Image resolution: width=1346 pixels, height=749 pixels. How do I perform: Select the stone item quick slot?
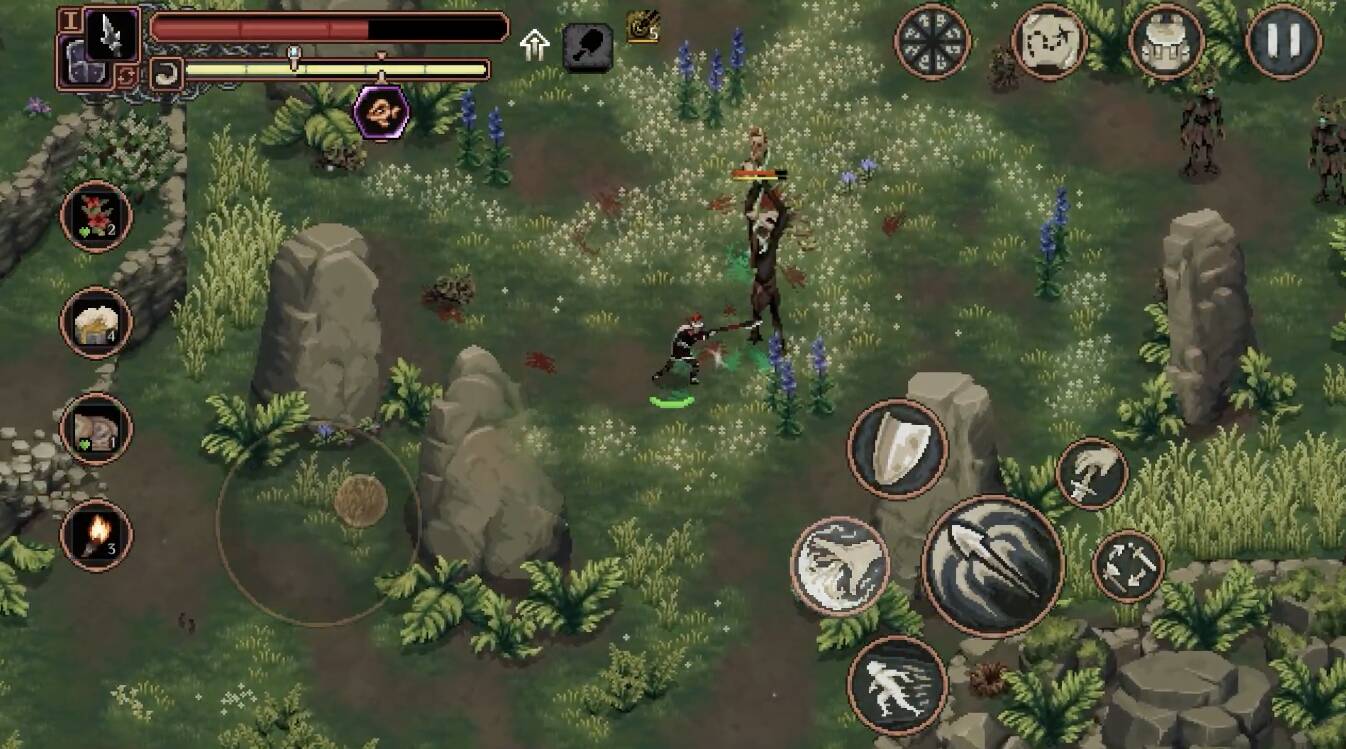pyautogui.click(x=96, y=429)
